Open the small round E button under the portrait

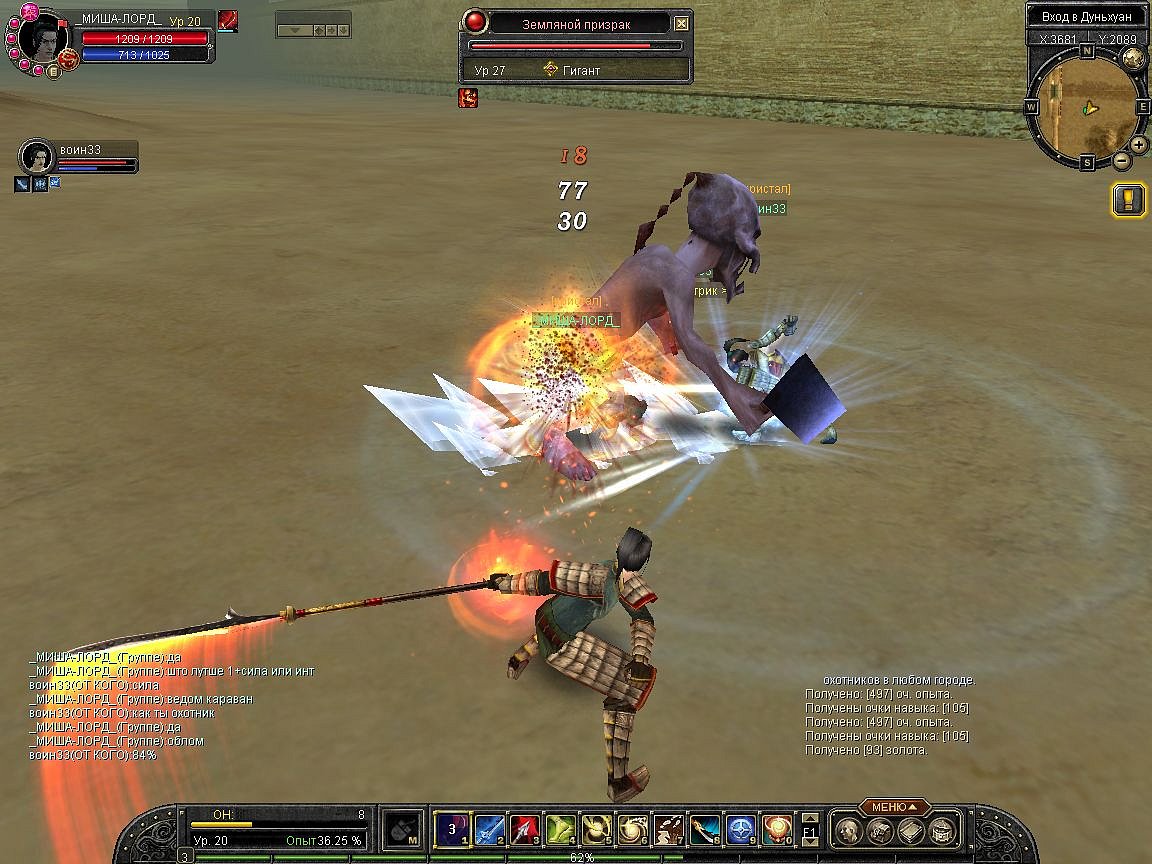pyautogui.click(x=53, y=71)
